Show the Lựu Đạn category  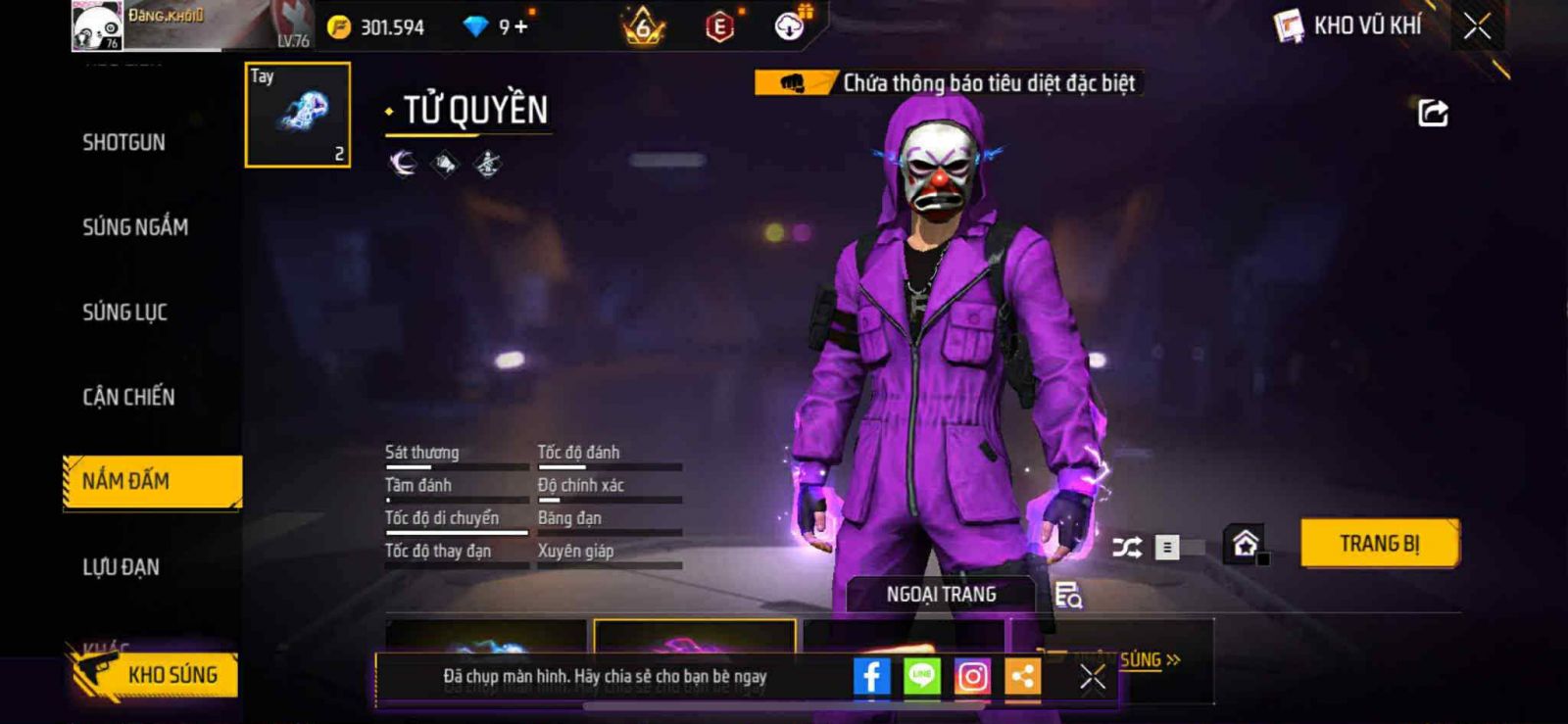click(121, 566)
